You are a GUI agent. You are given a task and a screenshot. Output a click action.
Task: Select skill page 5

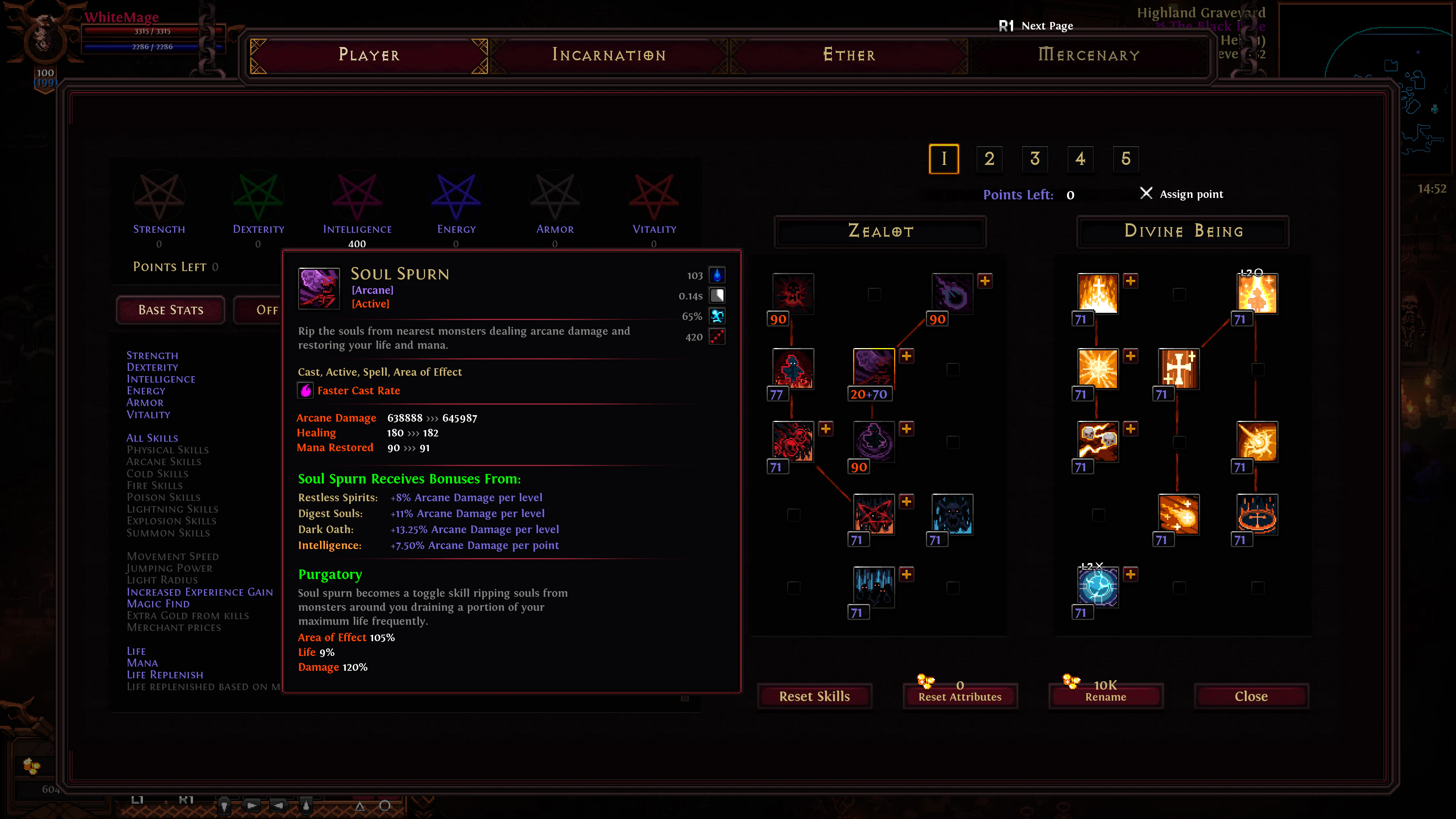pyautogui.click(x=1125, y=159)
